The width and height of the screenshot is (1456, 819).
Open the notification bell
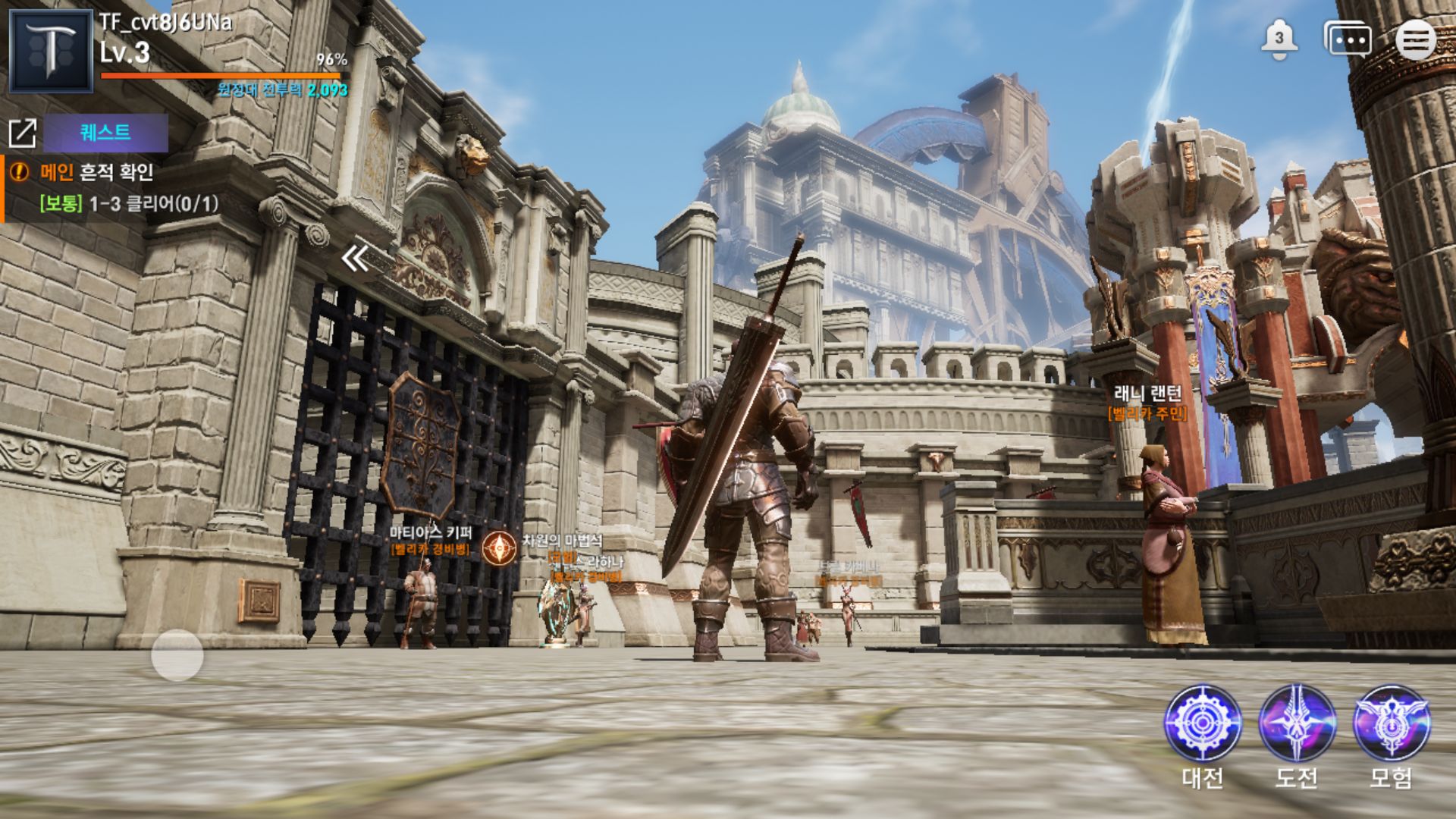1279,39
